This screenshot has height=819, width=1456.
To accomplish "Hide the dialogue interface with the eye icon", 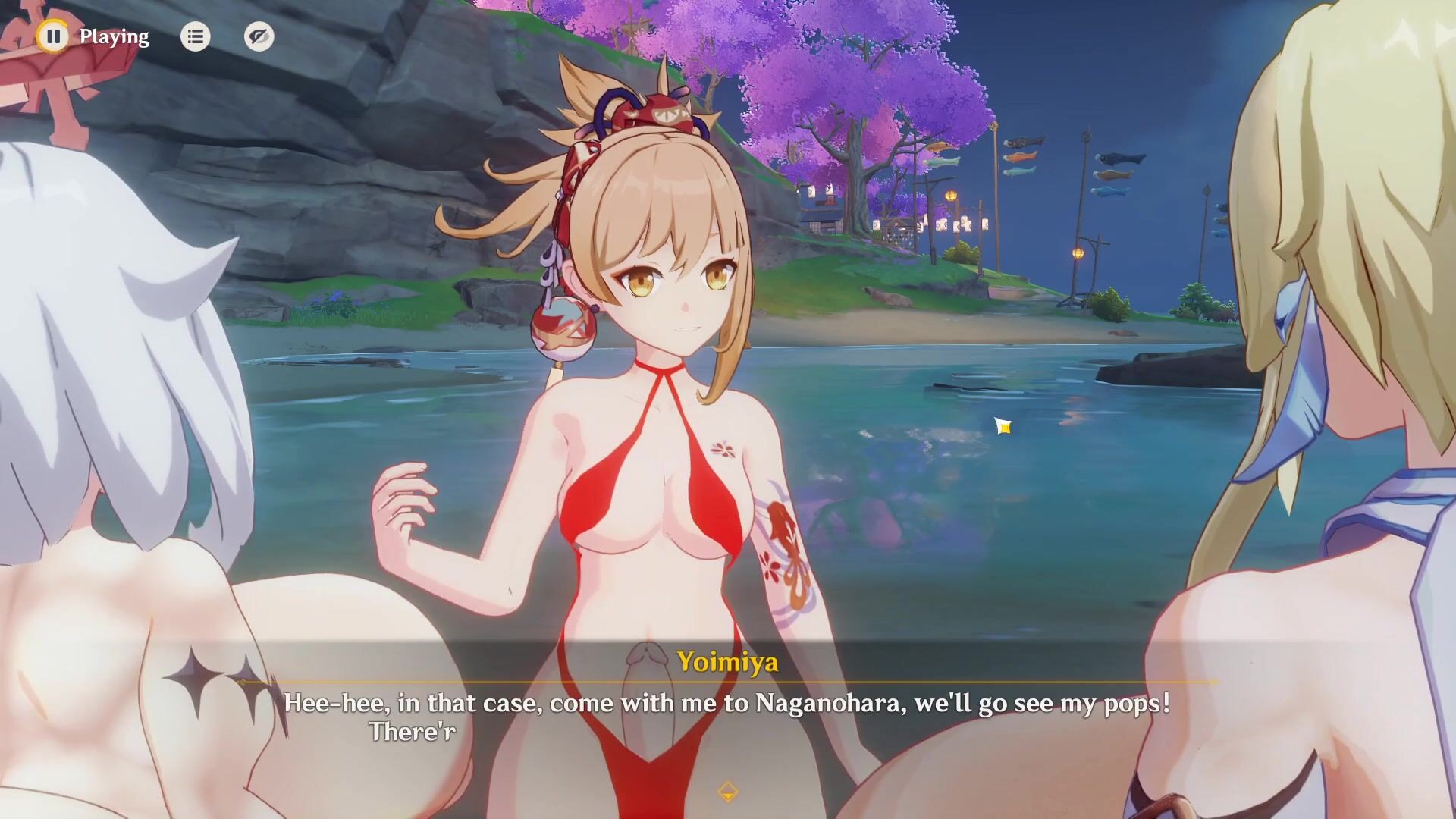I will (x=259, y=36).
